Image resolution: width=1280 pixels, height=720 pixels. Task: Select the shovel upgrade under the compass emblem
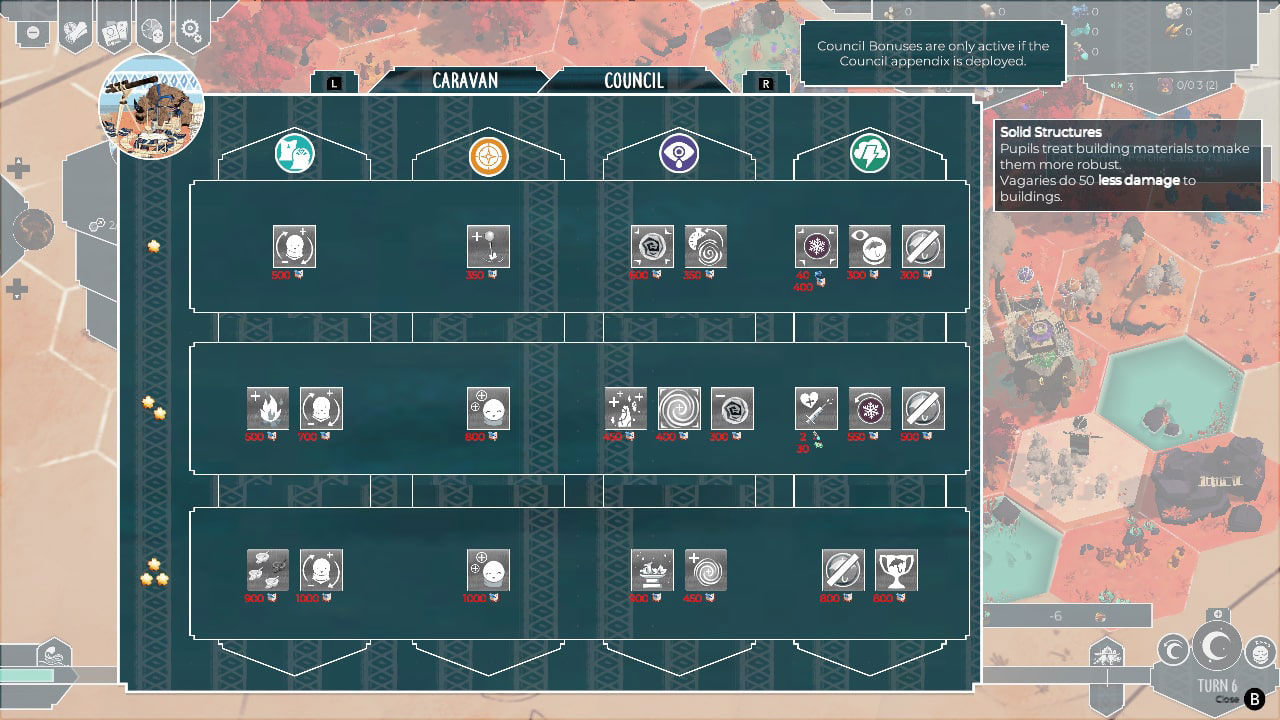[488, 247]
